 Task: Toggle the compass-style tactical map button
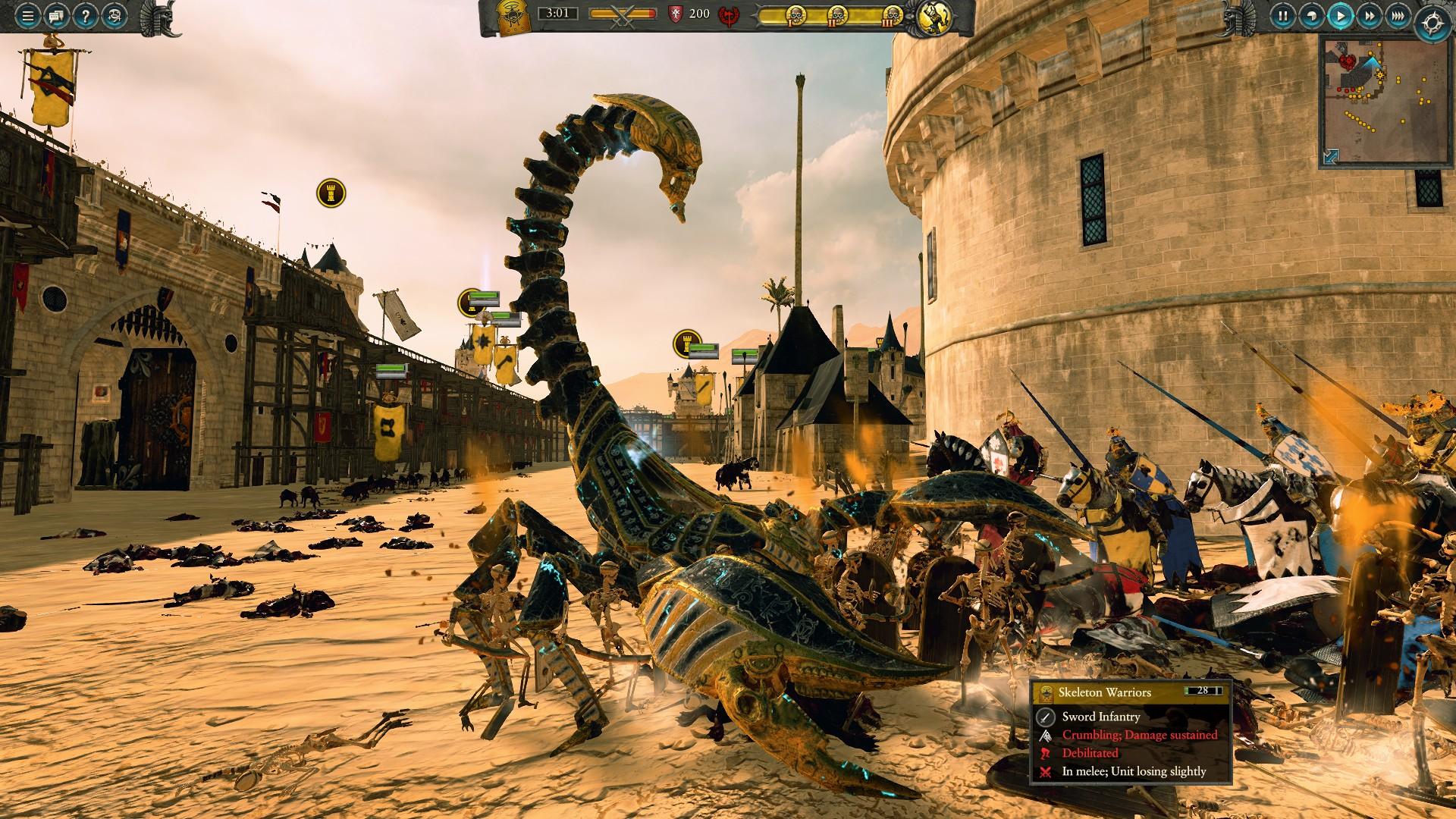tap(1432, 22)
